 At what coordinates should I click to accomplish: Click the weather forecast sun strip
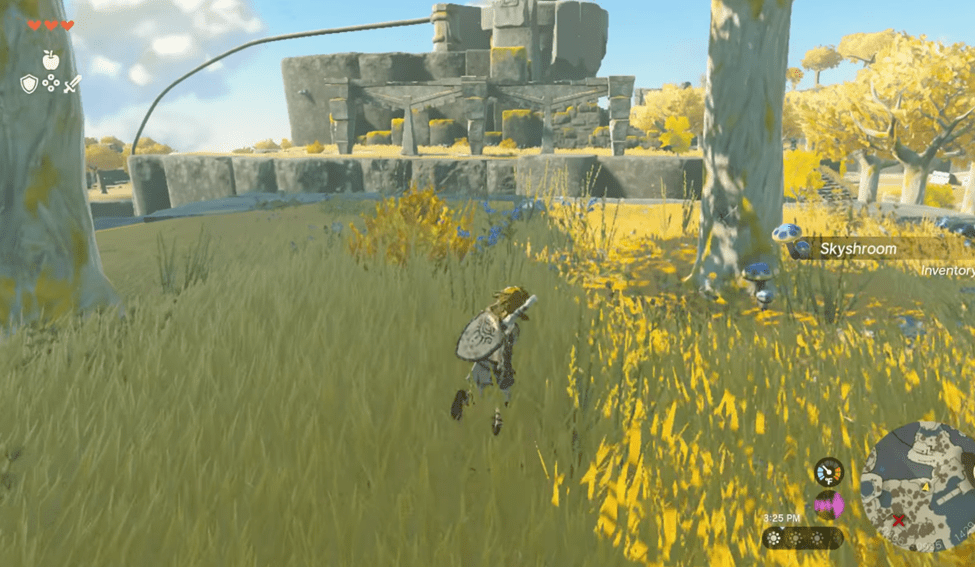pos(802,538)
